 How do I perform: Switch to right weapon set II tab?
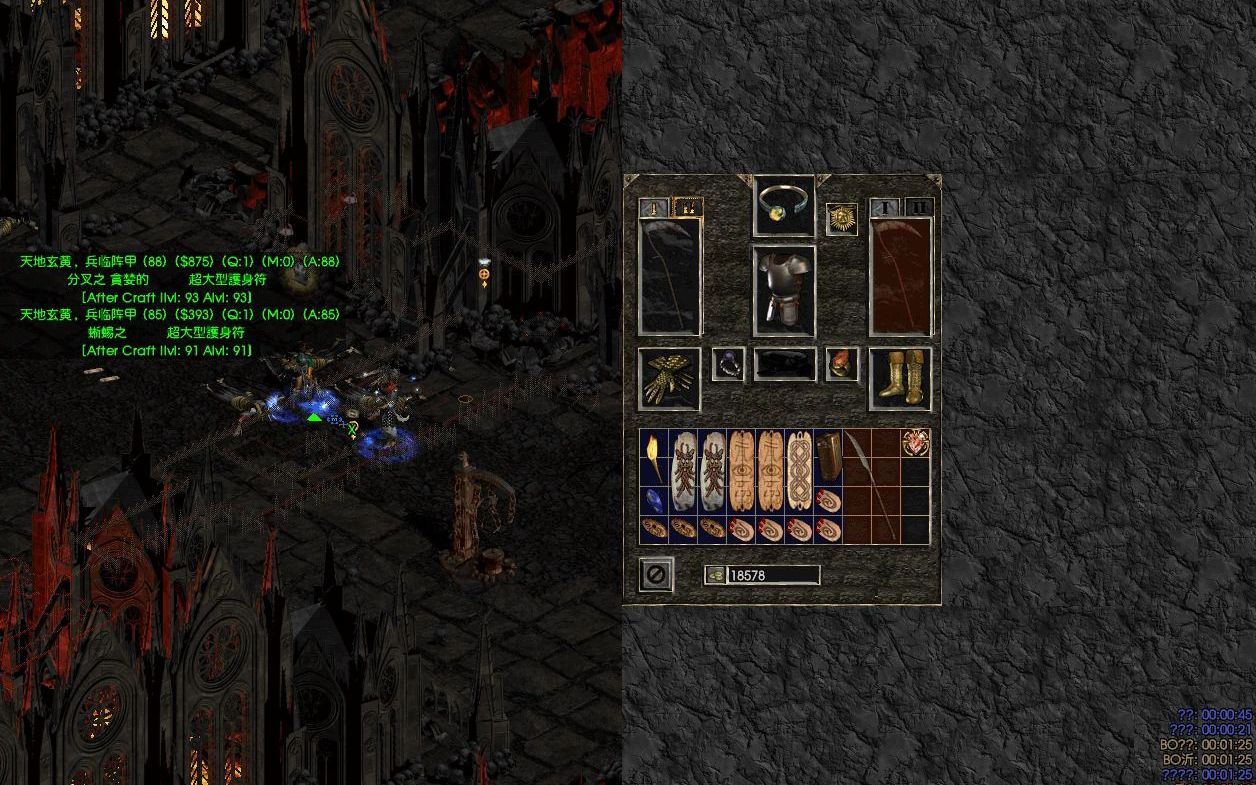(x=919, y=208)
